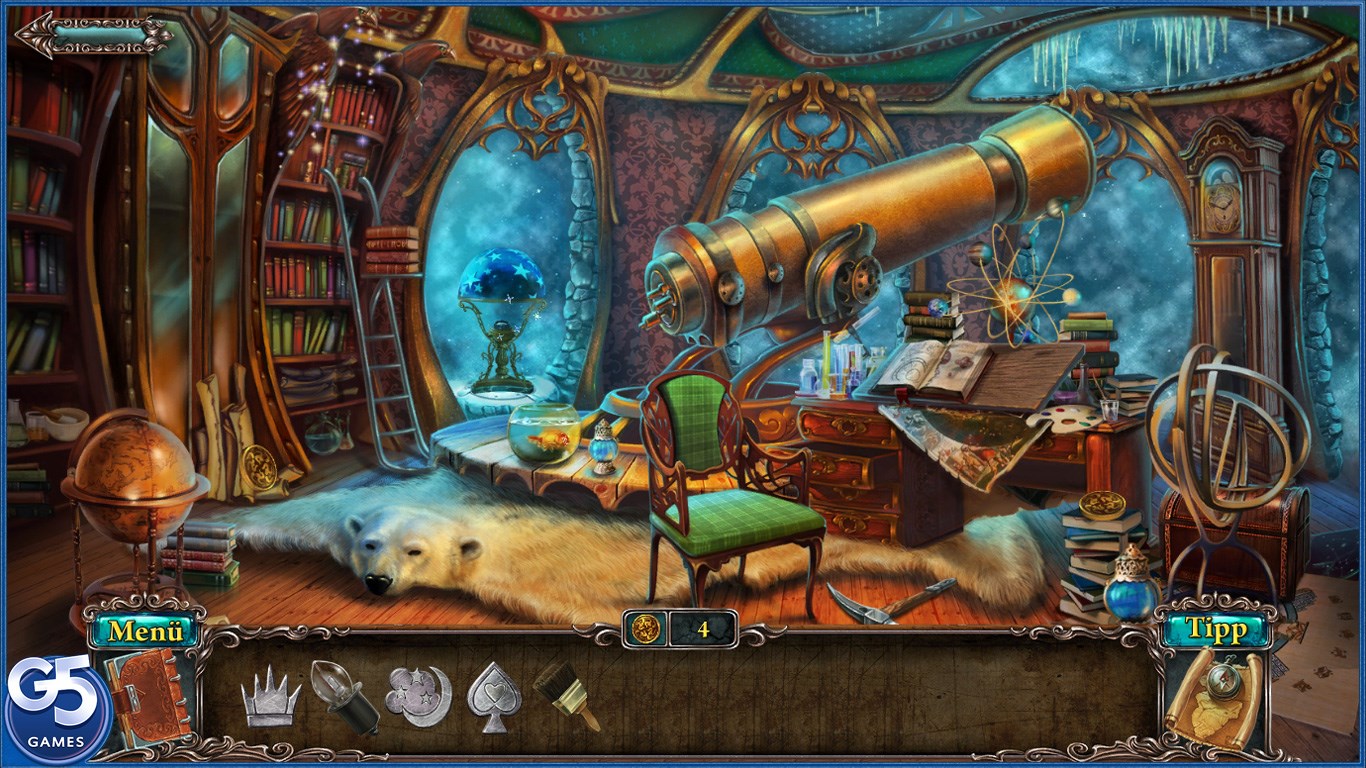Screen dimensions: 1366x768
Task: Select the light bulb inventory item
Action: 343,696
